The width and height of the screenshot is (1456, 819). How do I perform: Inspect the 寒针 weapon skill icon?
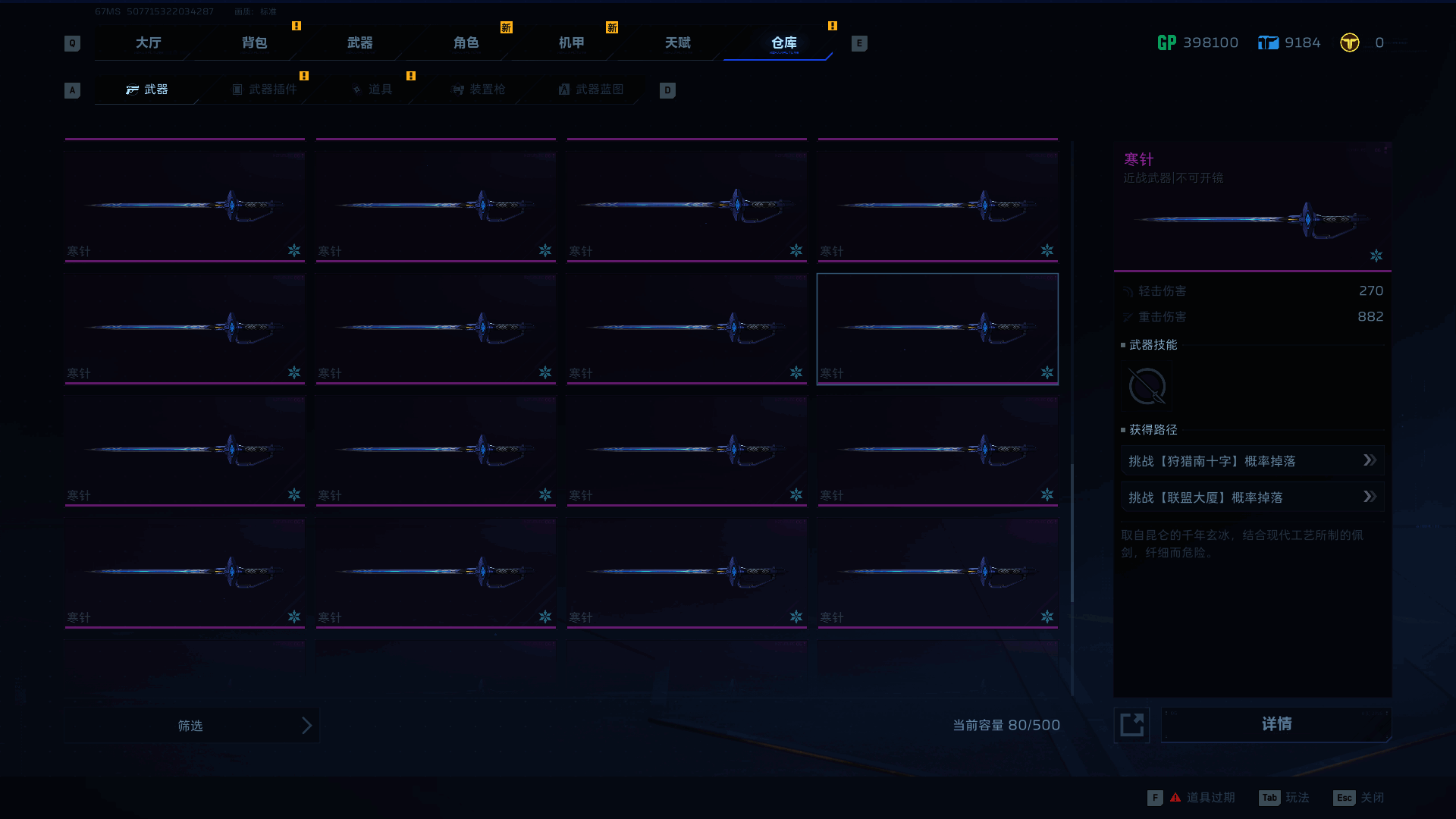pyautogui.click(x=1147, y=387)
